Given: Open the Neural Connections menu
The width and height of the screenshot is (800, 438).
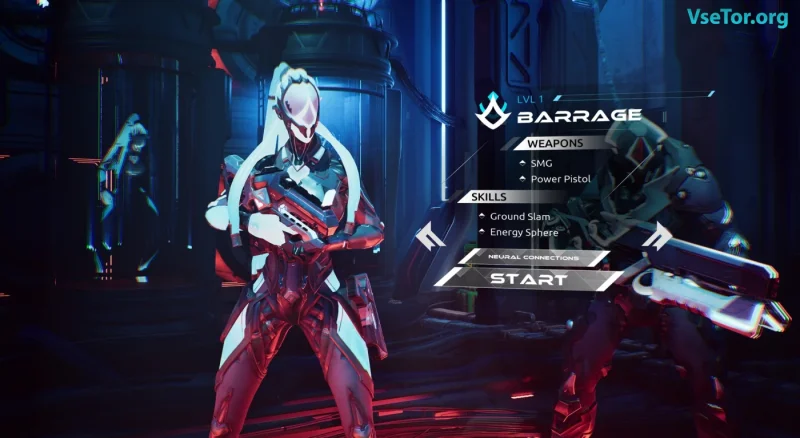Looking at the screenshot, I should (533, 257).
